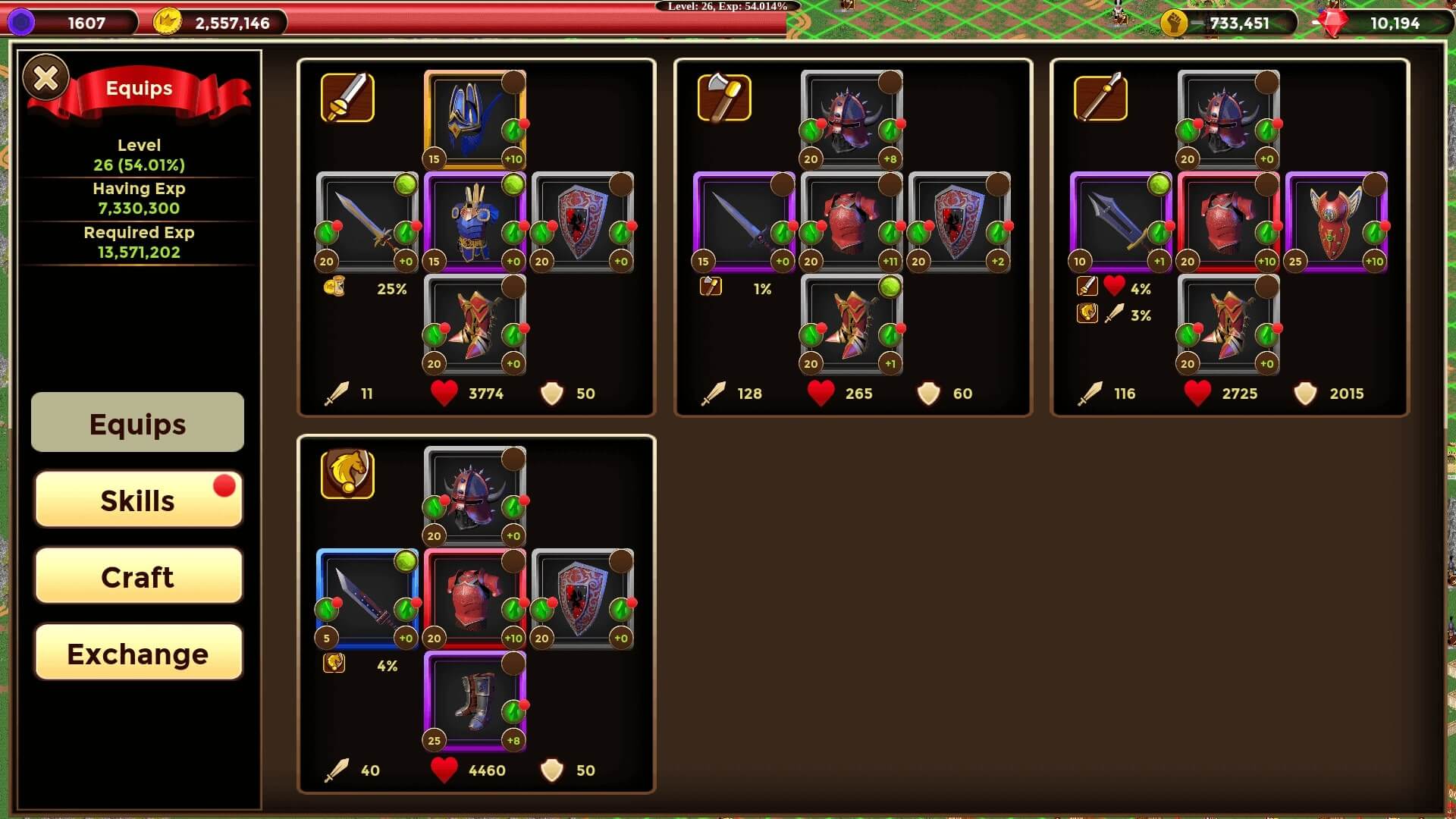Select the axeman's +11 red chestplate
The width and height of the screenshot is (1456, 819).
[x=852, y=222]
